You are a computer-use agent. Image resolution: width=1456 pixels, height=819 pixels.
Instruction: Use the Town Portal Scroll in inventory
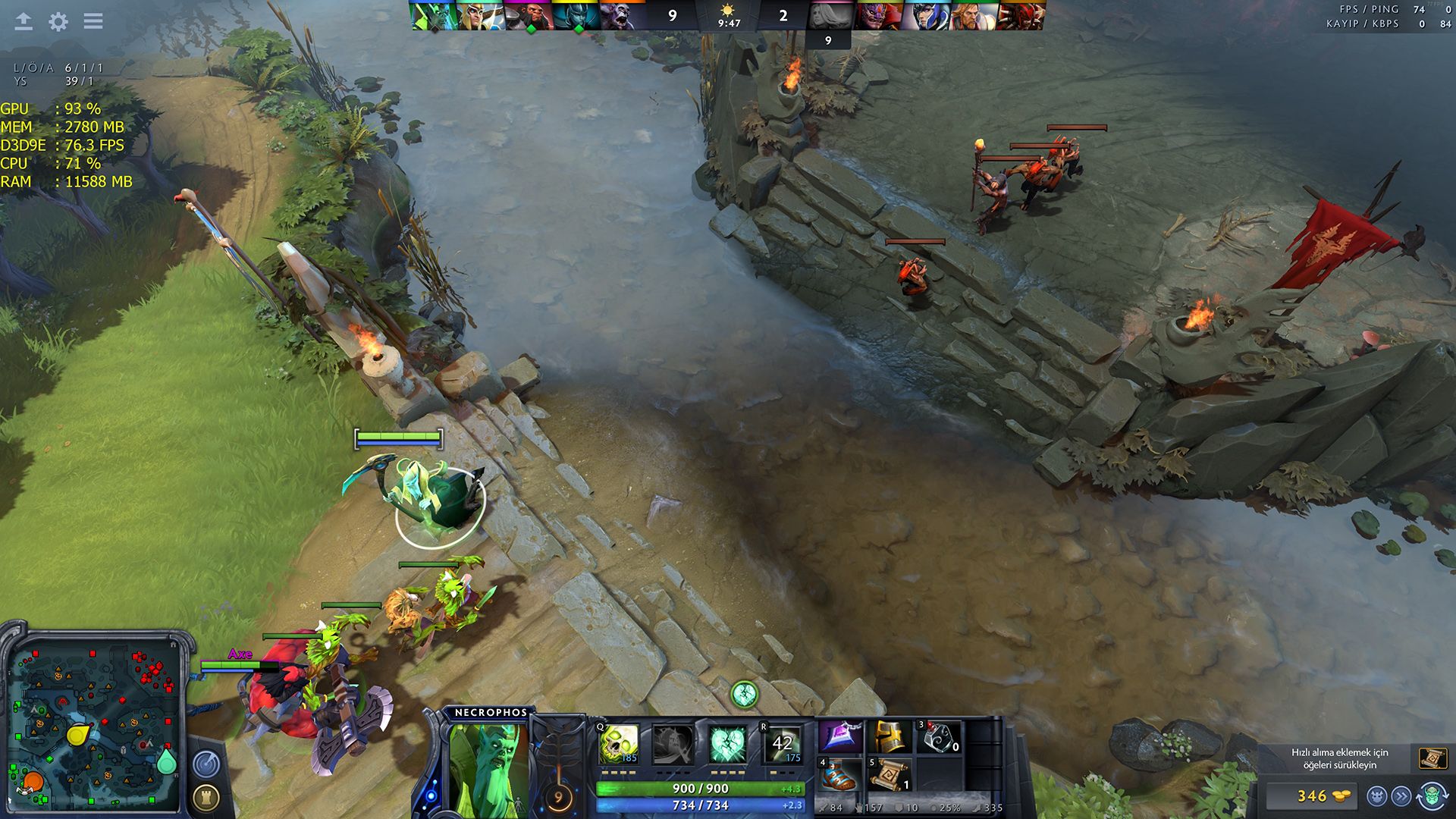click(890, 775)
